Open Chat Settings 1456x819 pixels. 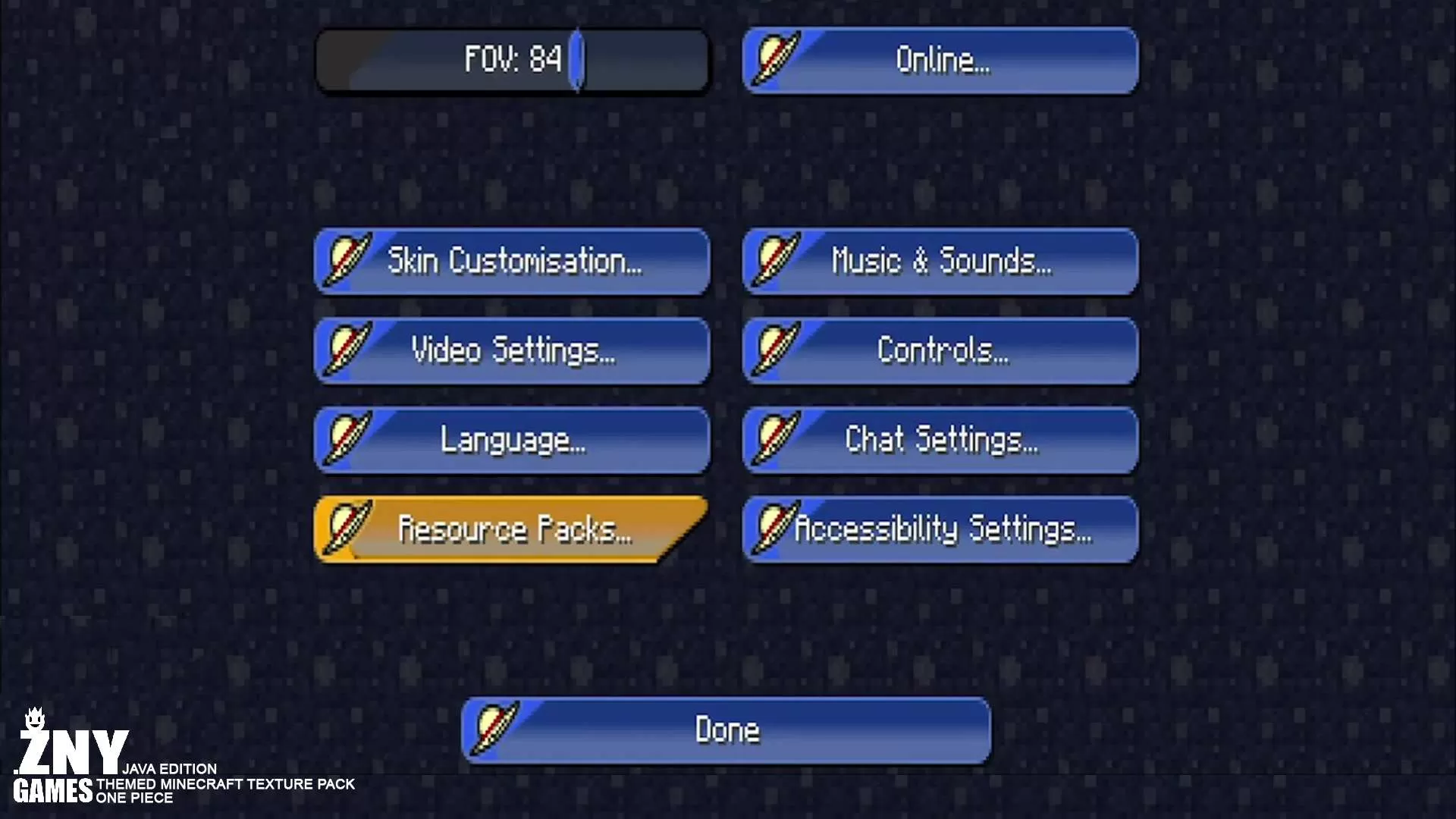coord(940,440)
